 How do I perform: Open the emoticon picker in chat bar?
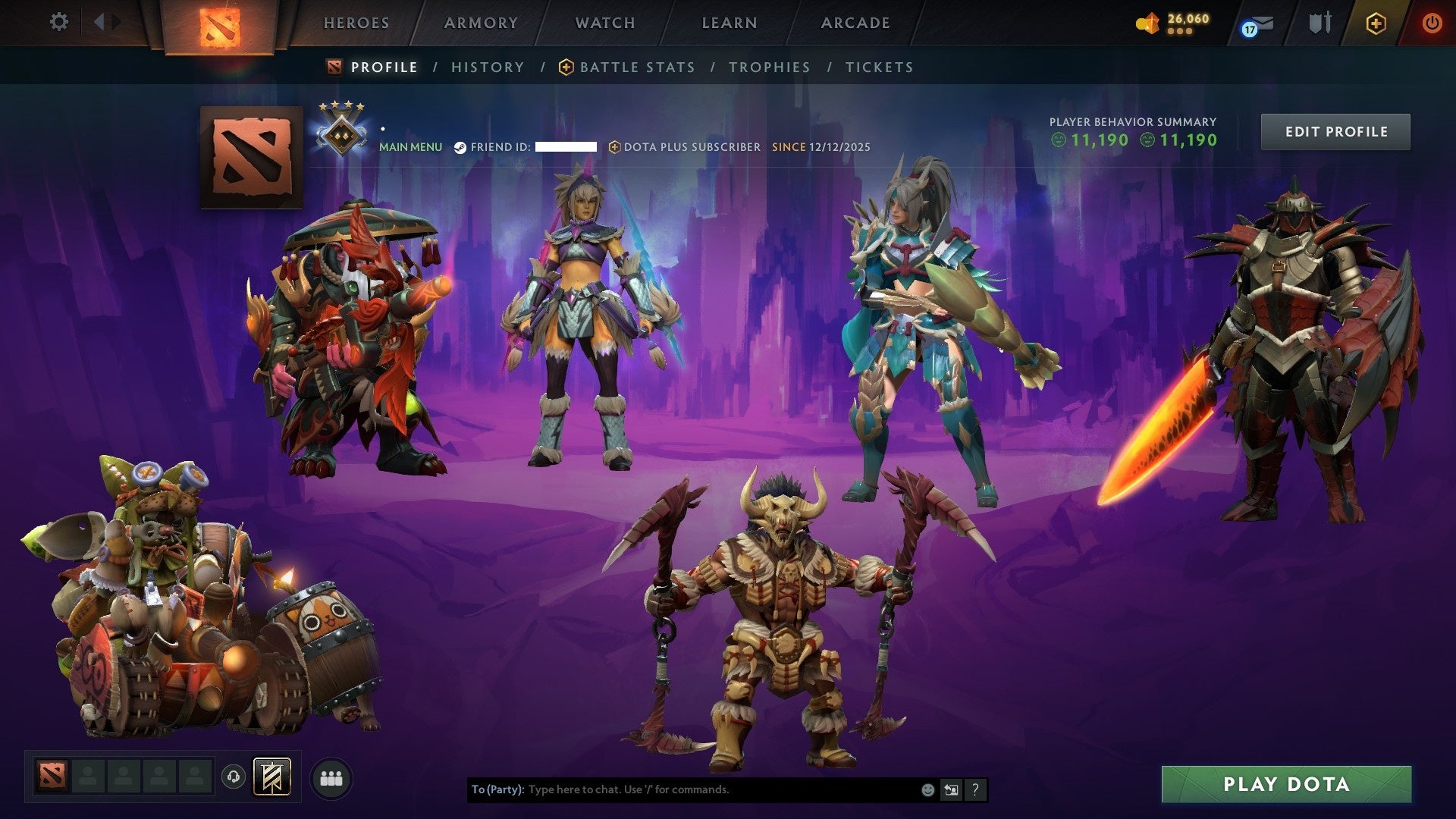pyautogui.click(x=927, y=789)
